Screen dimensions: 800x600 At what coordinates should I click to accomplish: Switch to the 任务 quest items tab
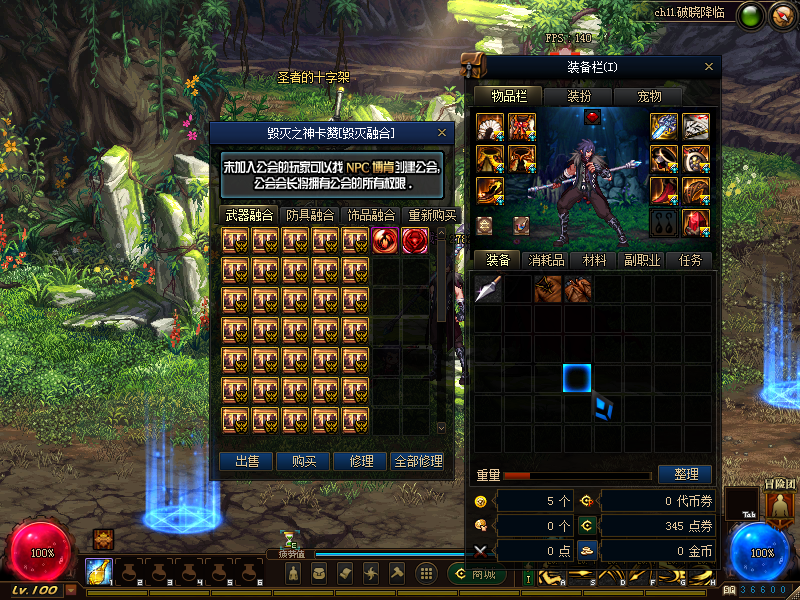[690, 260]
